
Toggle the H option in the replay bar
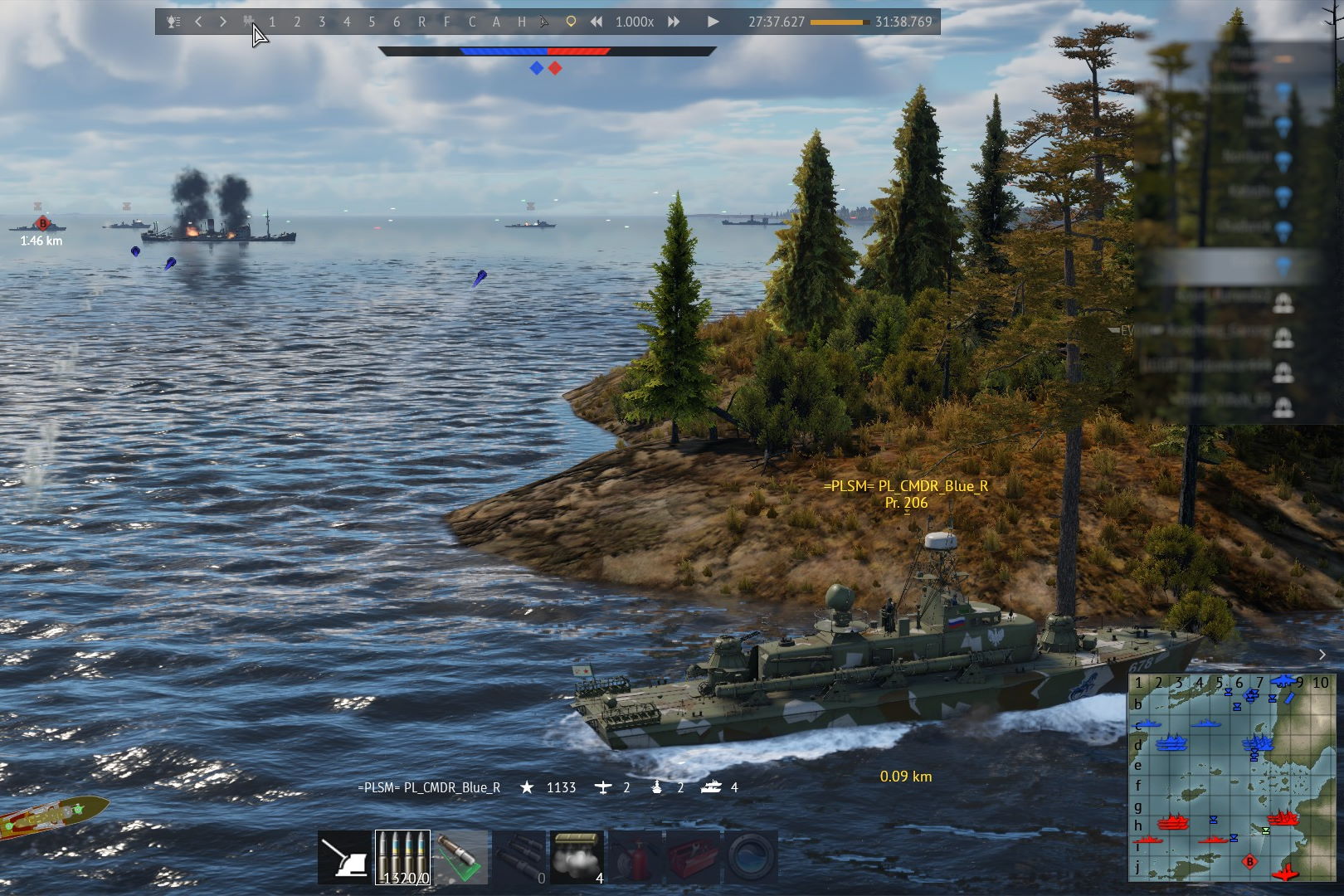point(521,22)
